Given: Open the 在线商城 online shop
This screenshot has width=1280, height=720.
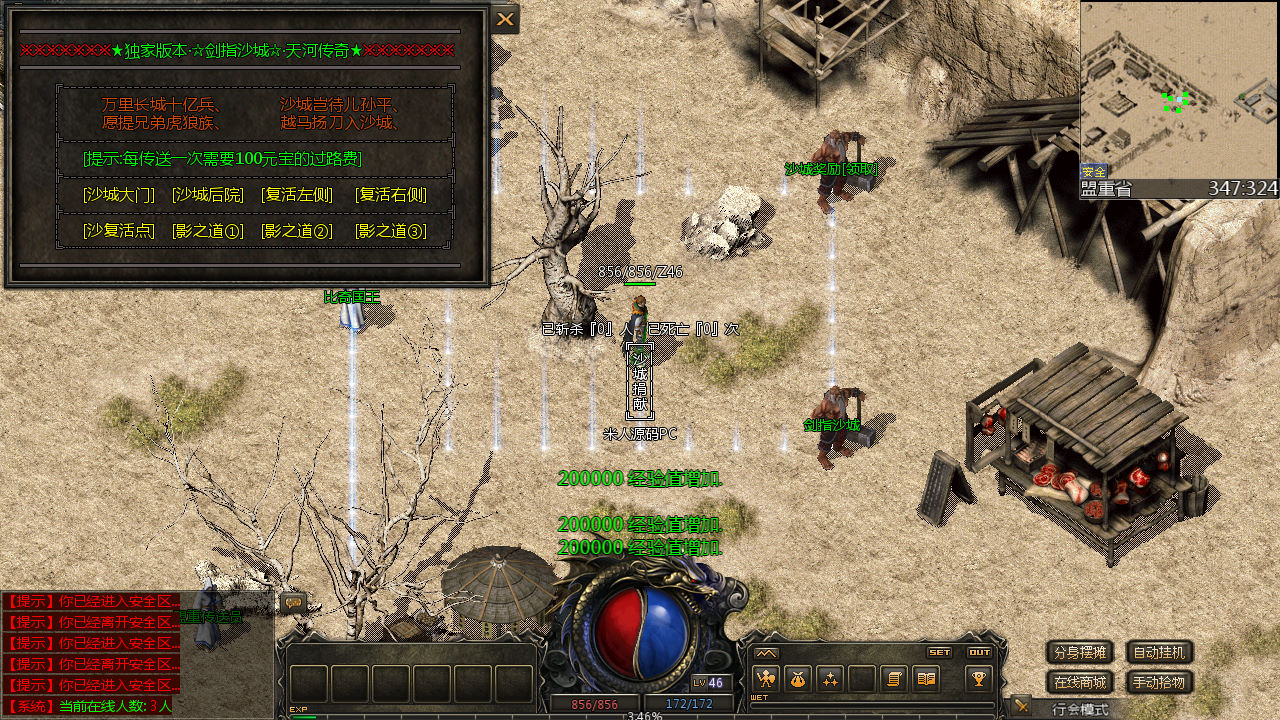Looking at the screenshot, I should [1080, 683].
